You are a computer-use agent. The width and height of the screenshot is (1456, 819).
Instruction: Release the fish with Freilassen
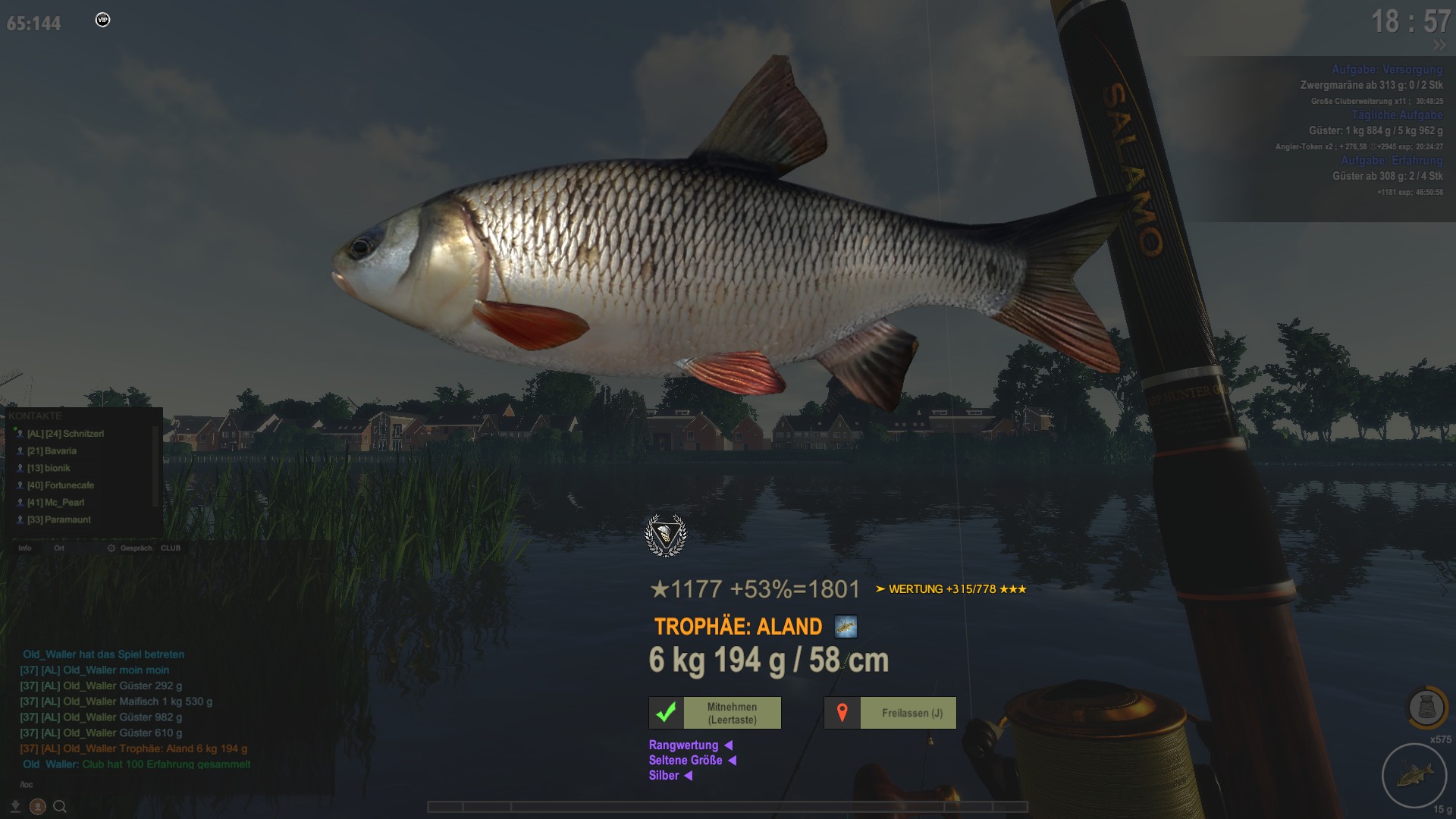[x=890, y=713]
